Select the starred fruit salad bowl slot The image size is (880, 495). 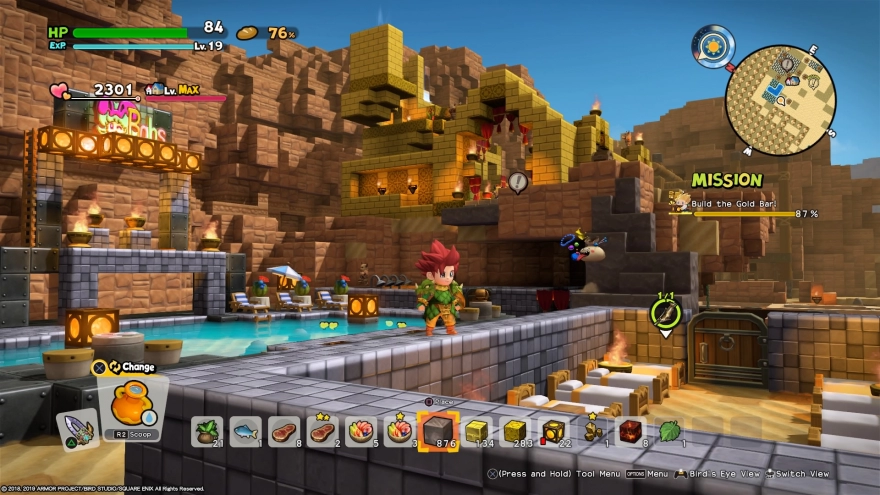pos(399,432)
